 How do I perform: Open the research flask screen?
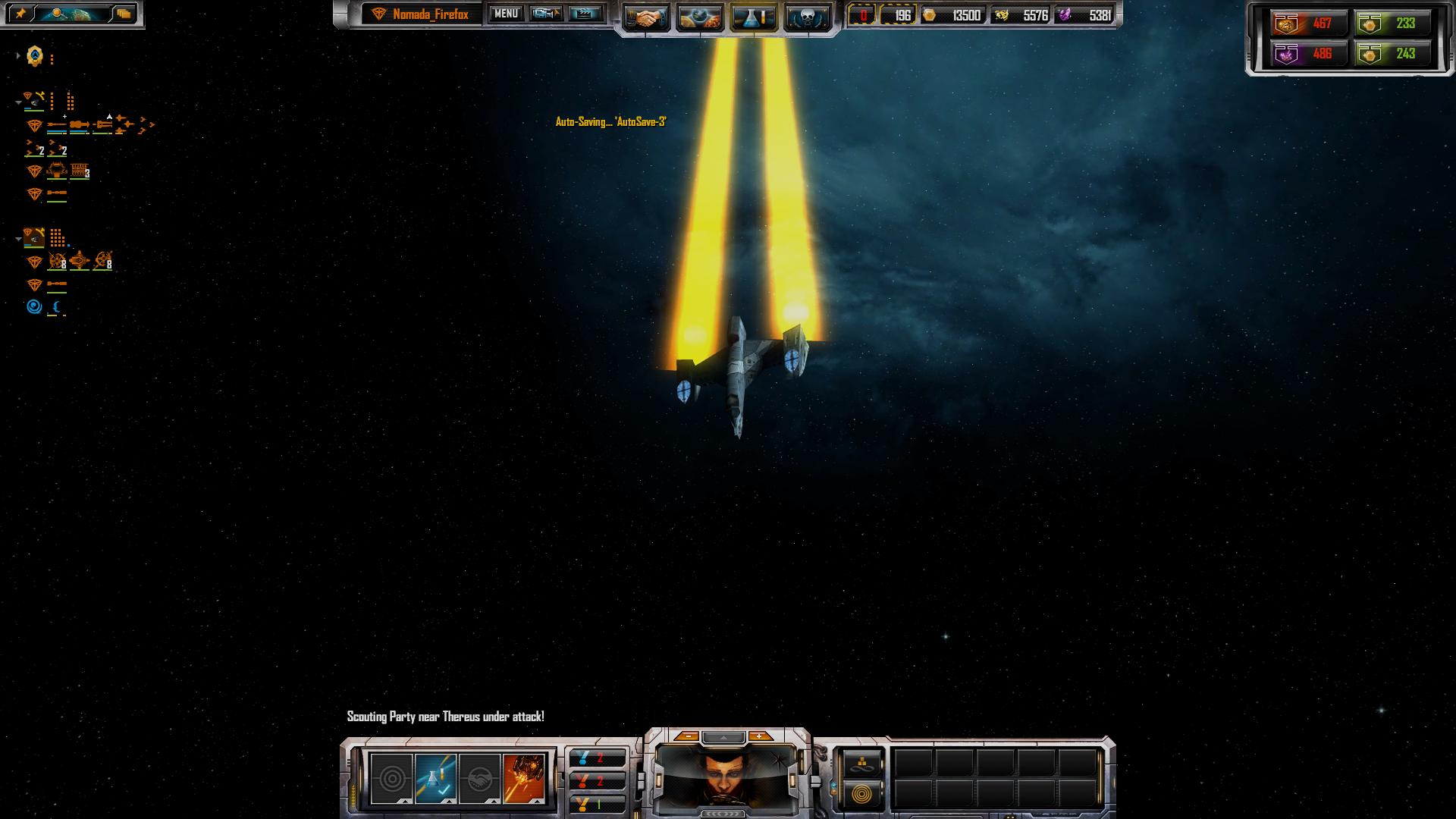[754, 17]
